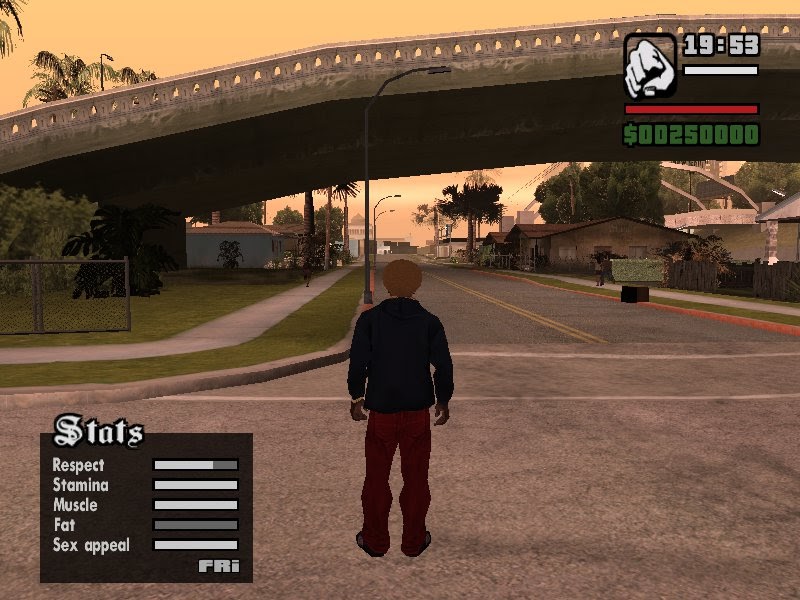The image size is (800, 600).
Task: Select the Stats panel header
Action: pyautogui.click(x=98, y=432)
